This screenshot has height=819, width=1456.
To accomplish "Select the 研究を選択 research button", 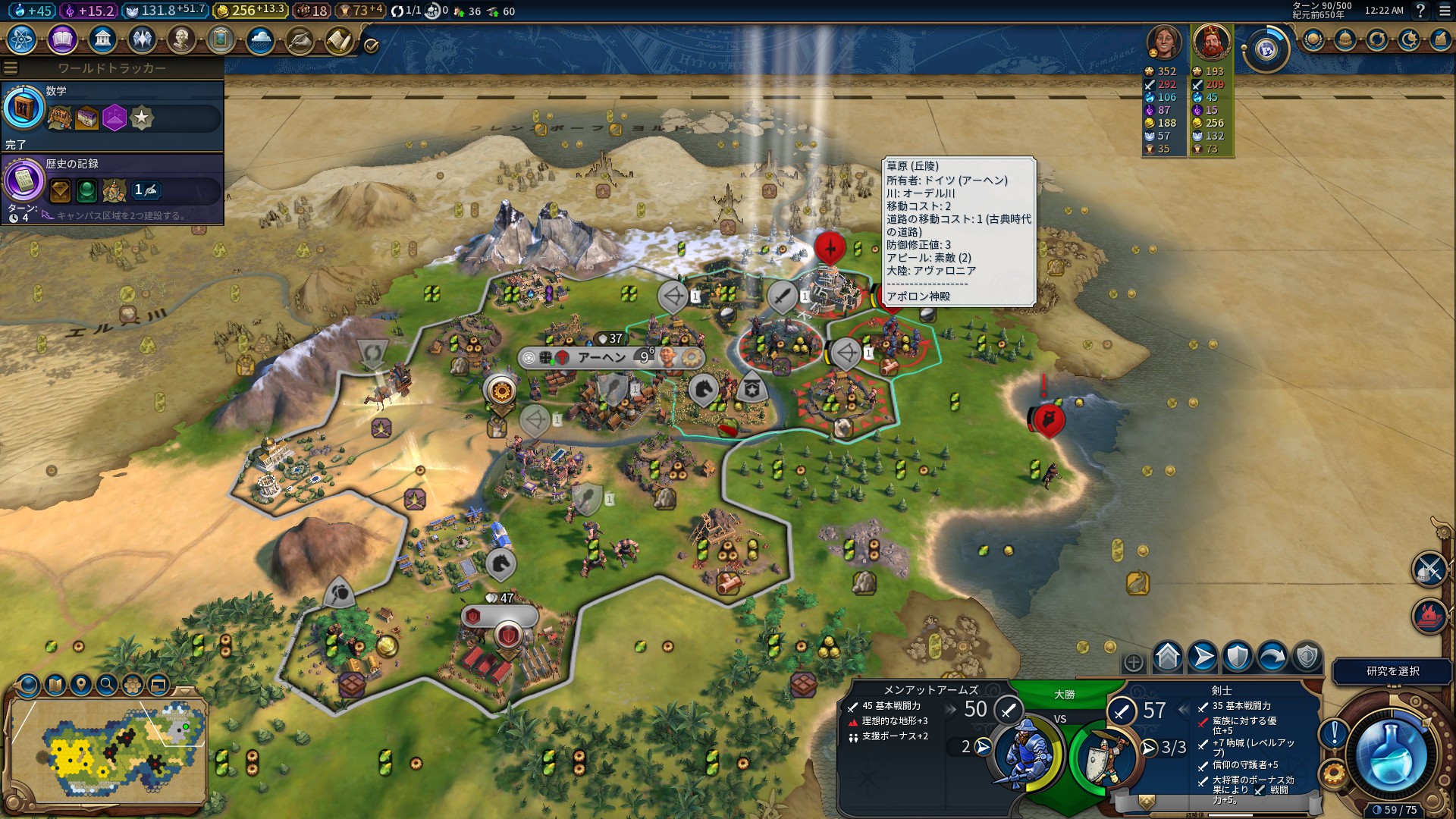I will (1392, 671).
